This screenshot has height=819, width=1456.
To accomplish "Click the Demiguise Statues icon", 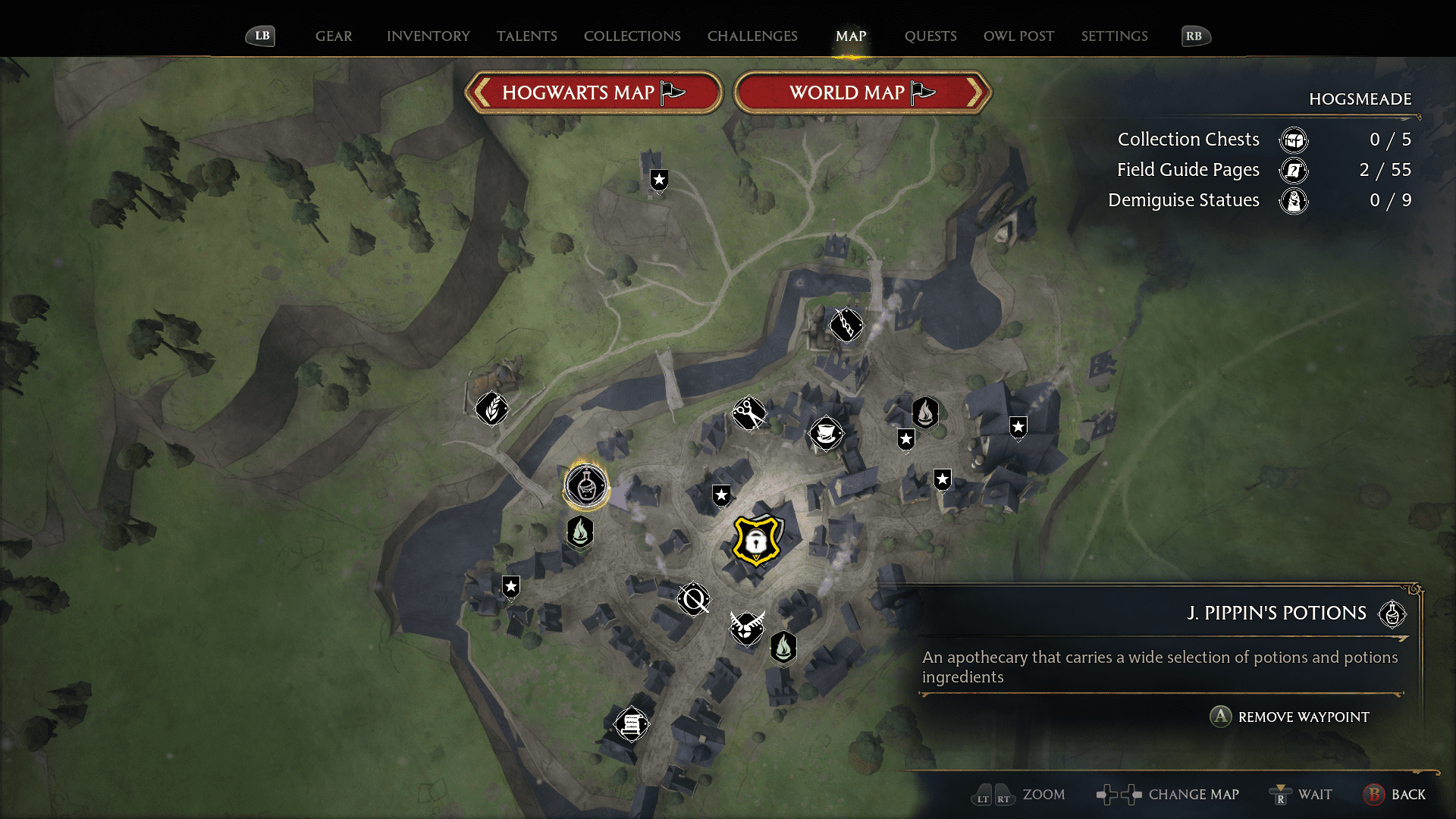I will click(1295, 201).
